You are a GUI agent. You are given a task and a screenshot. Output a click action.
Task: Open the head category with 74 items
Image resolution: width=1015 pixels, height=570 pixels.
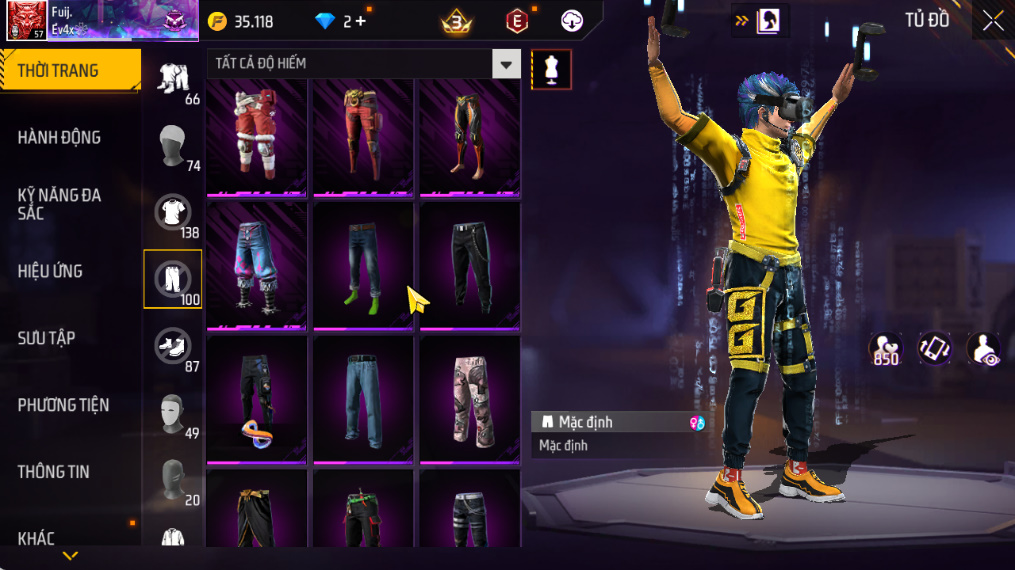point(173,145)
